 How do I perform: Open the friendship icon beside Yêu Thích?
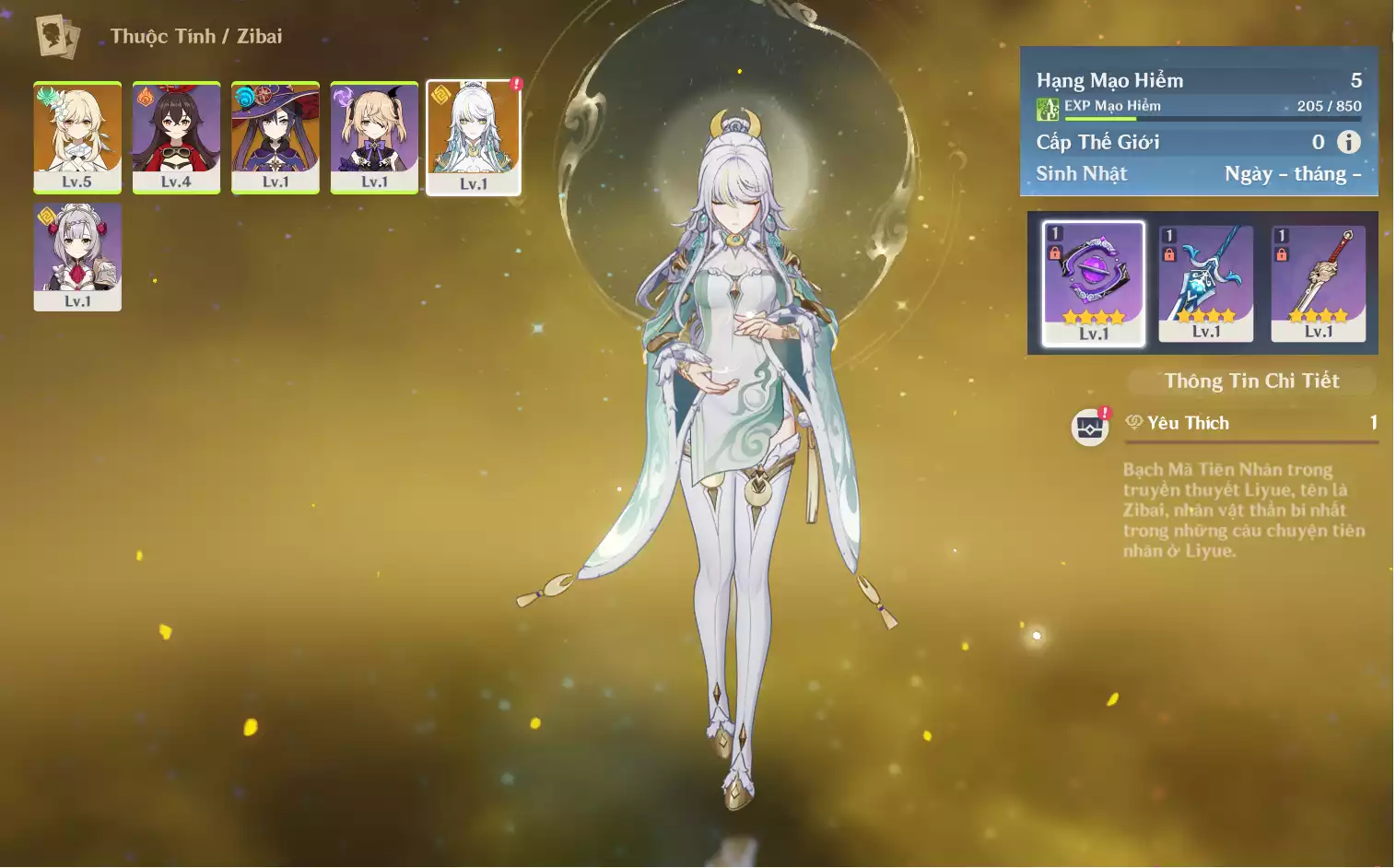pos(1090,427)
